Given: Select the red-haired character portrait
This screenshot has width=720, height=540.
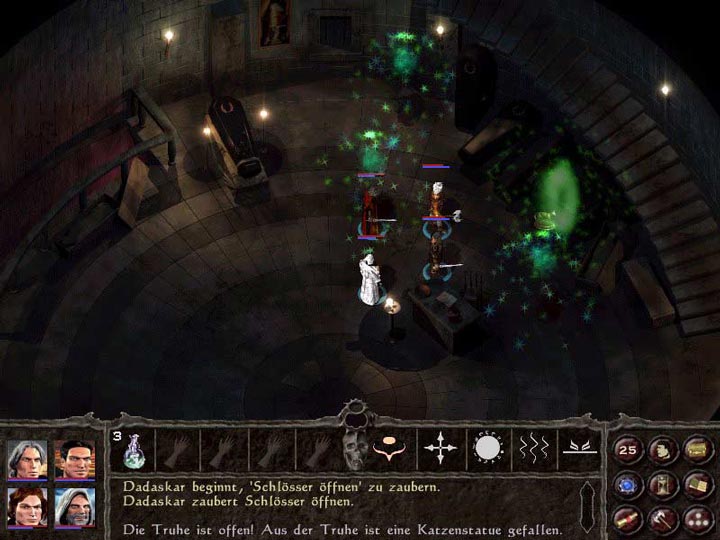Looking at the screenshot, I should click(x=27, y=507).
